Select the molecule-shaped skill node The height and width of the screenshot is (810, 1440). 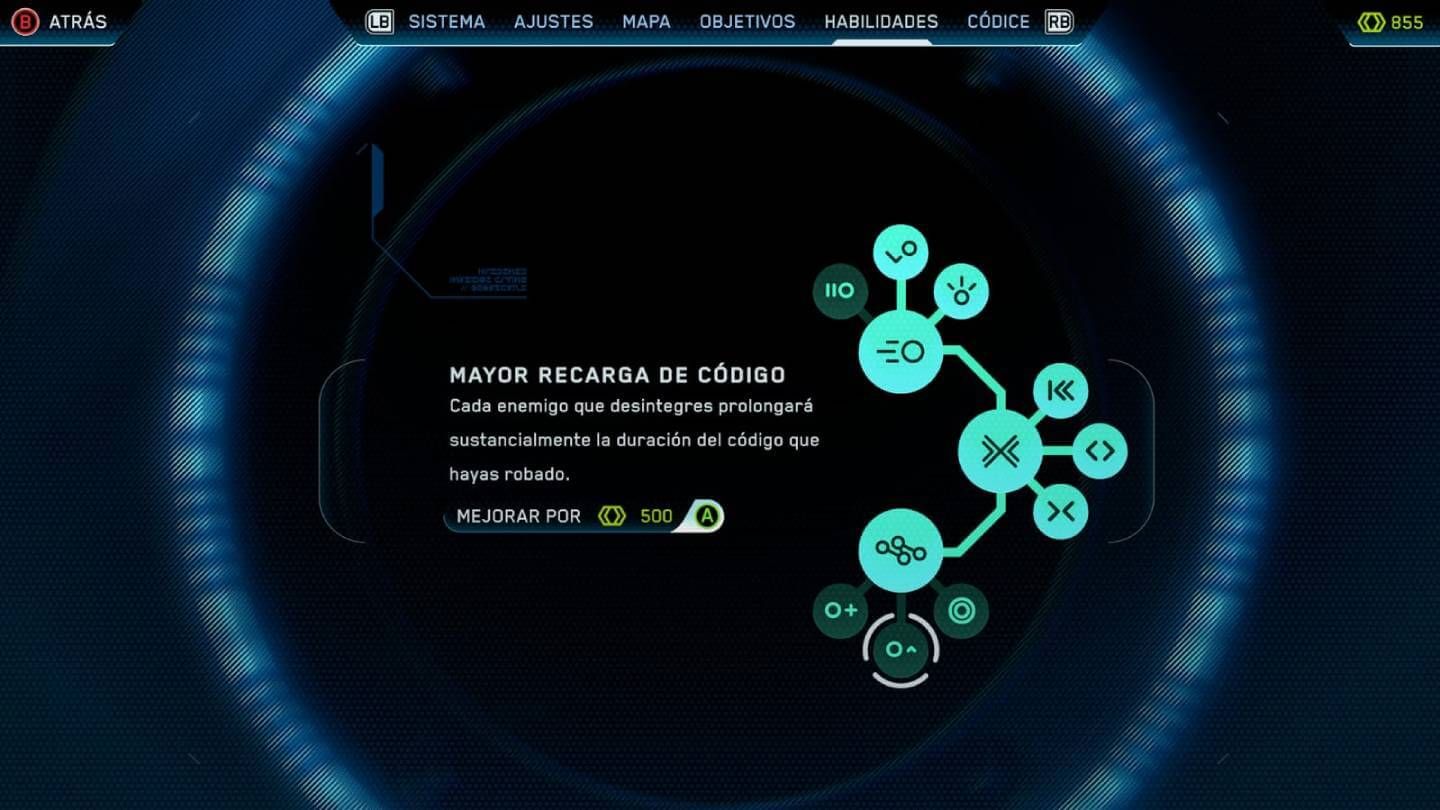pyautogui.click(x=900, y=549)
